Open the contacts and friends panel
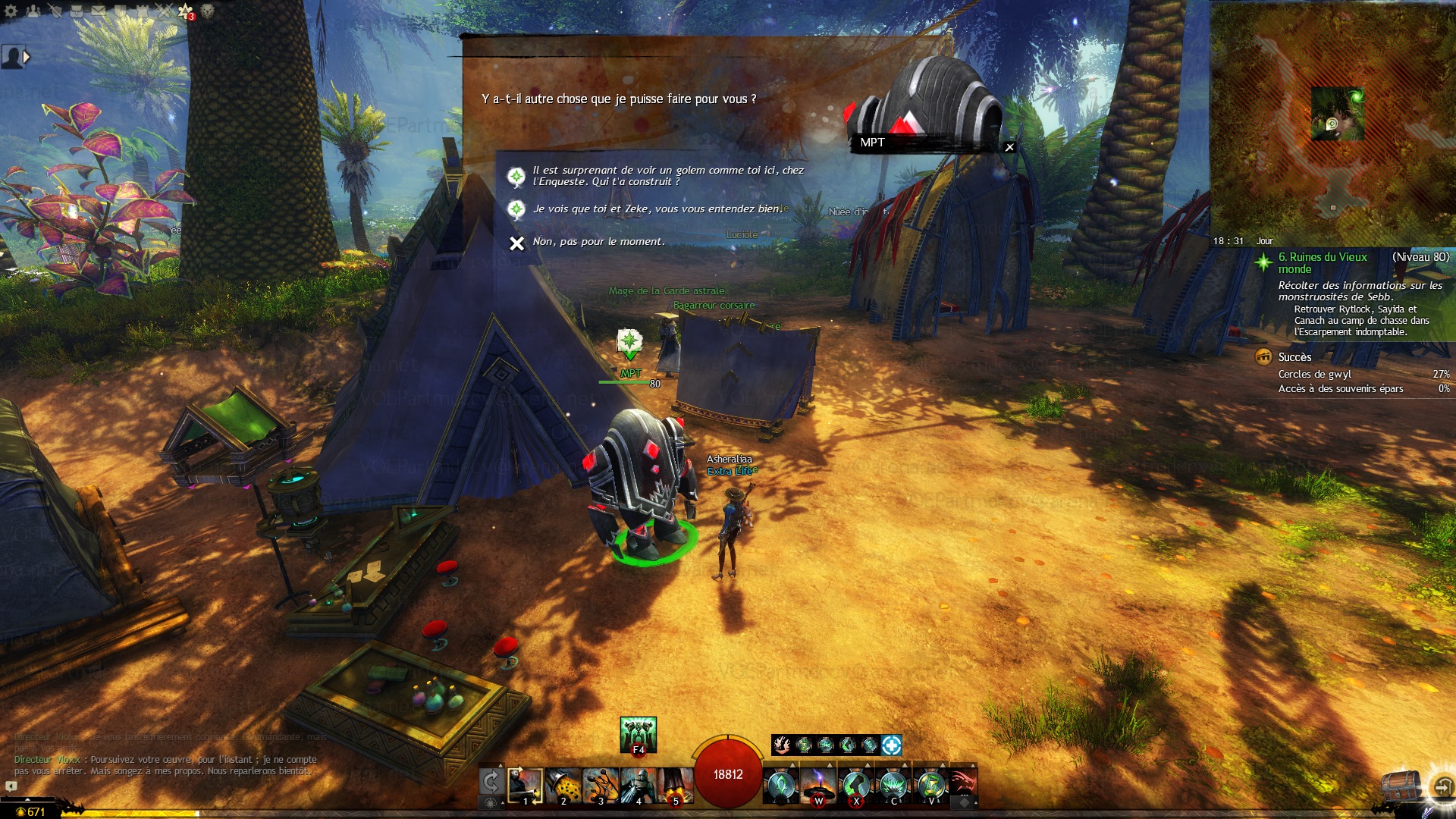 [x=33, y=11]
